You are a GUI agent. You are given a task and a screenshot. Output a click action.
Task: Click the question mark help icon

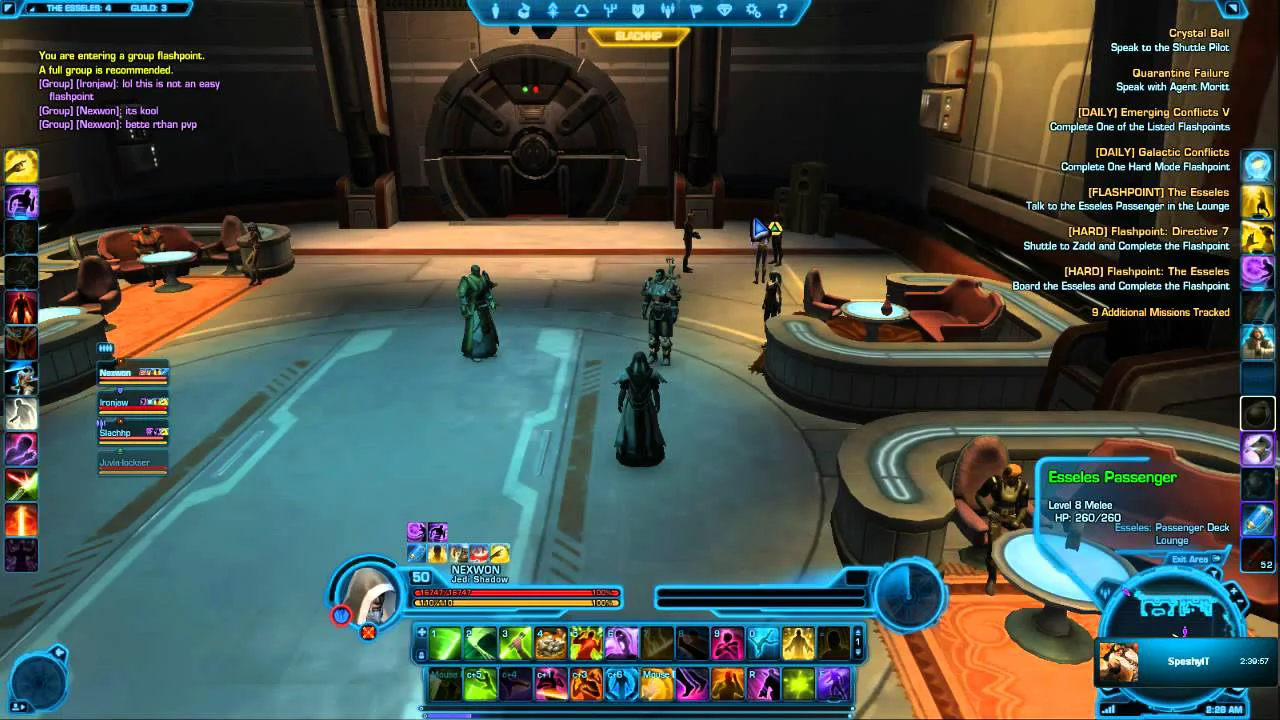click(782, 11)
